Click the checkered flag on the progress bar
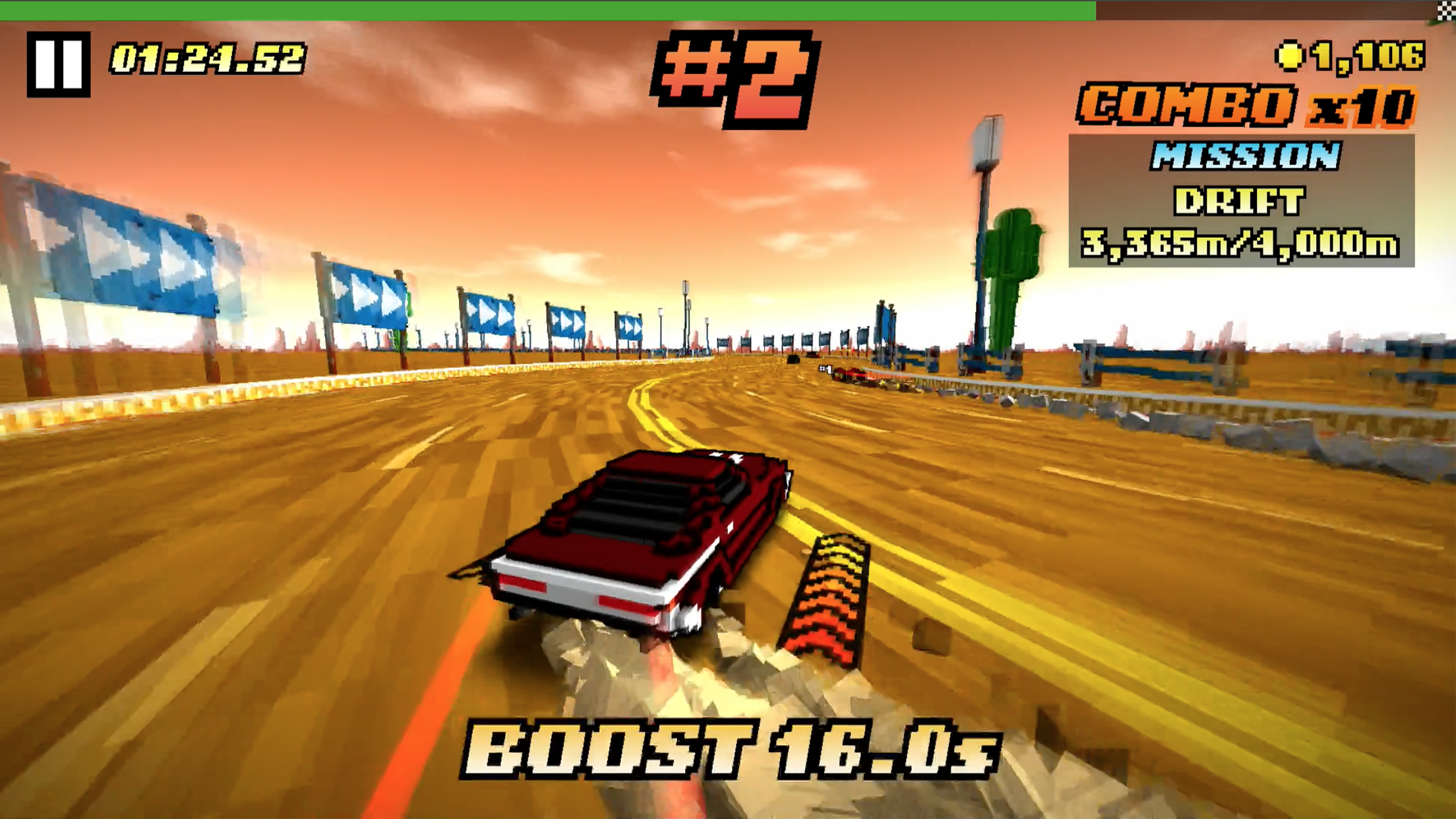This screenshot has height=819, width=1456. click(x=1445, y=9)
